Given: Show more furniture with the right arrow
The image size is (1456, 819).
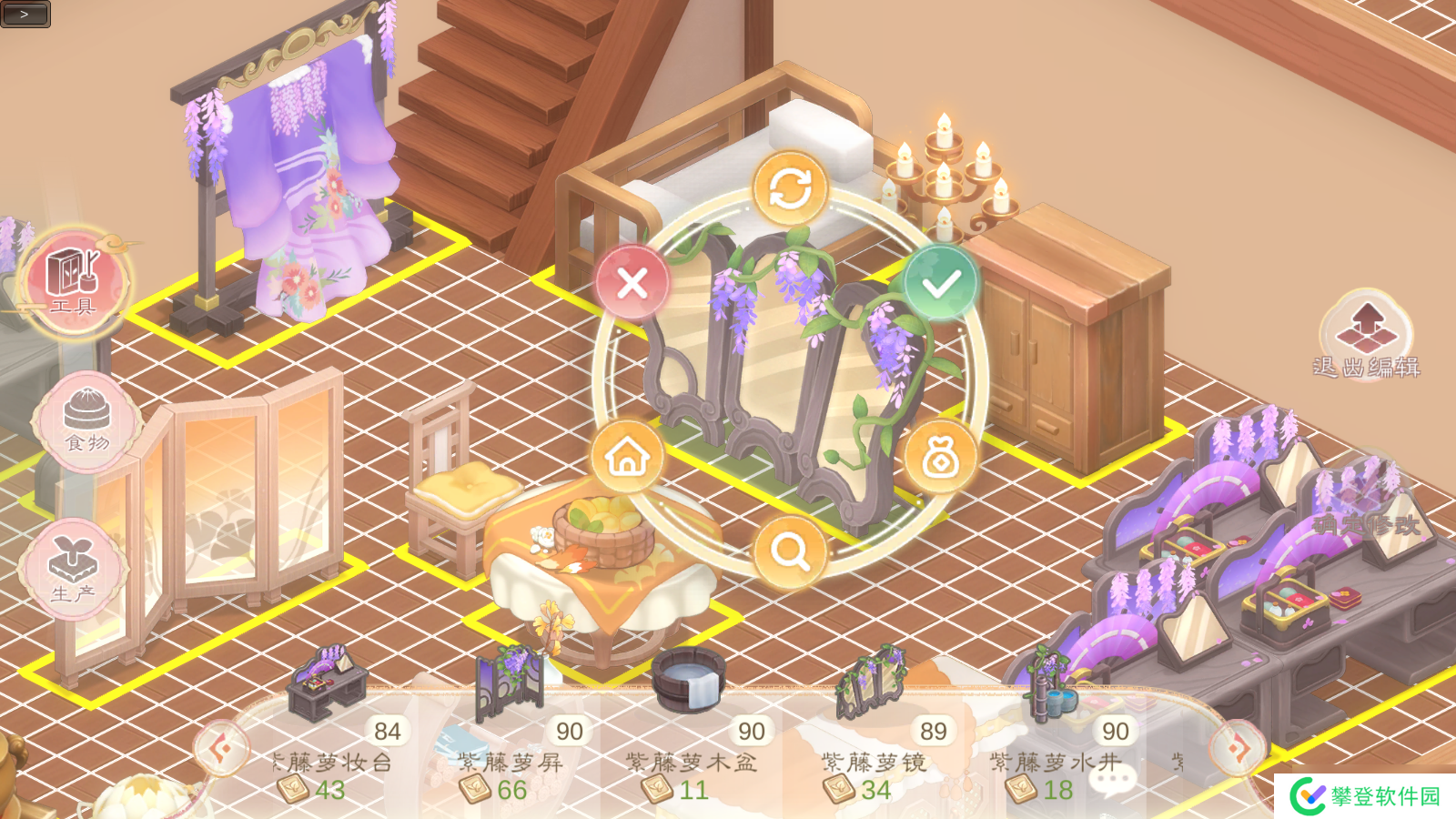Looking at the screenshot, I should 1238,748.
